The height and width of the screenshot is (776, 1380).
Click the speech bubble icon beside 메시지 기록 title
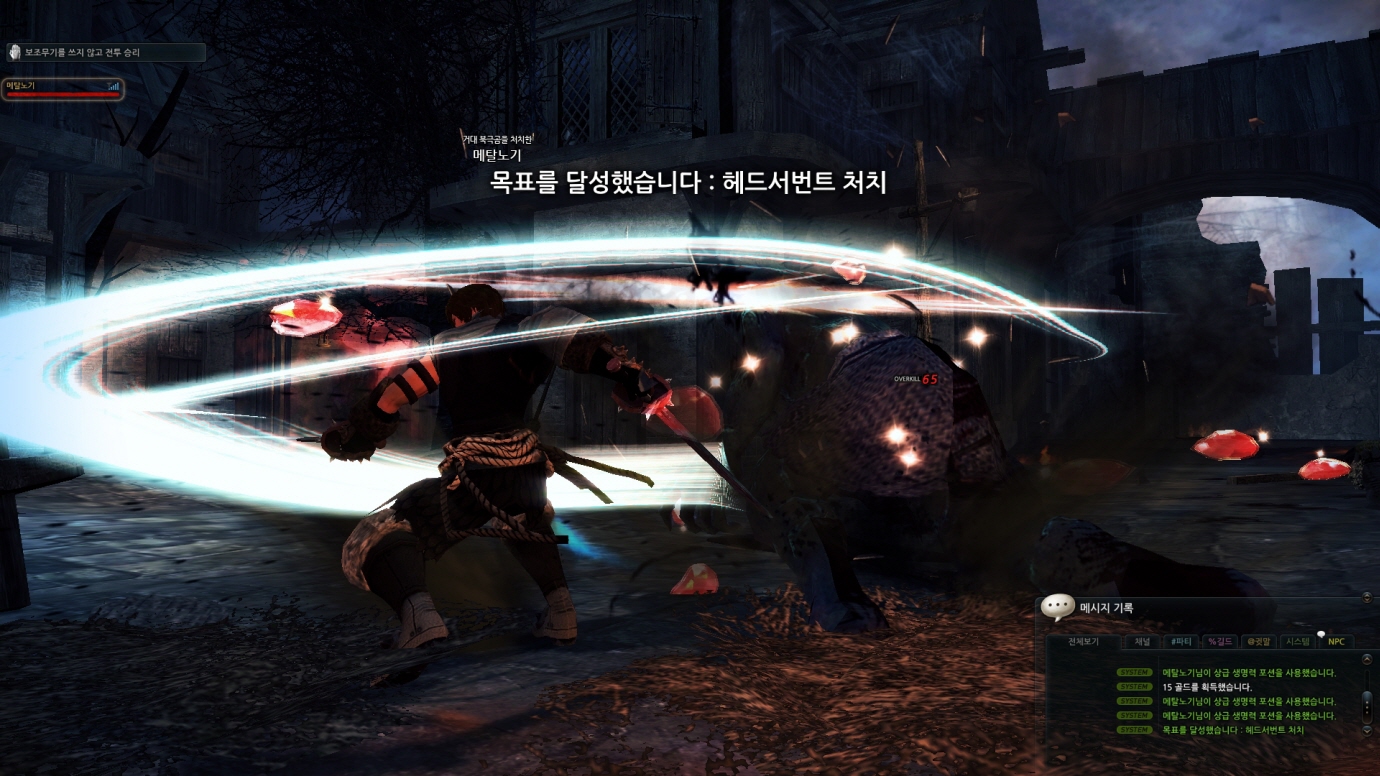point(1057,606)
